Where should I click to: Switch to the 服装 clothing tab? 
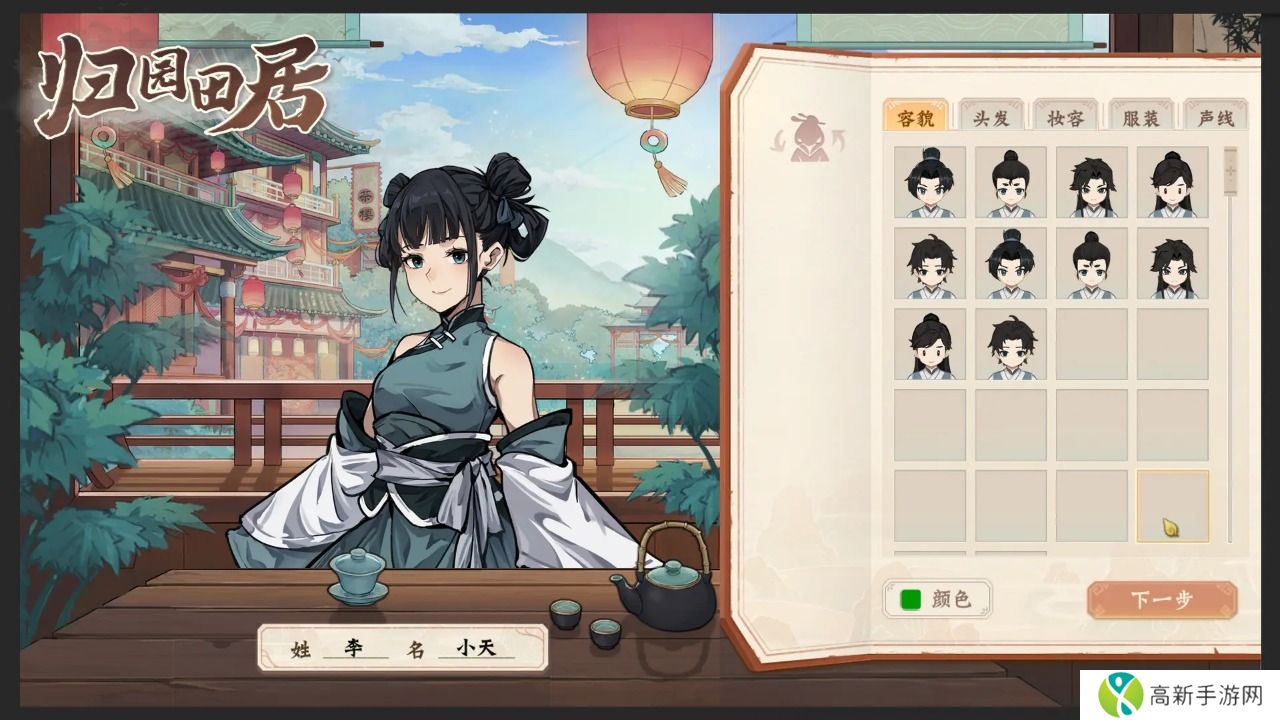tap(1143, 116)
